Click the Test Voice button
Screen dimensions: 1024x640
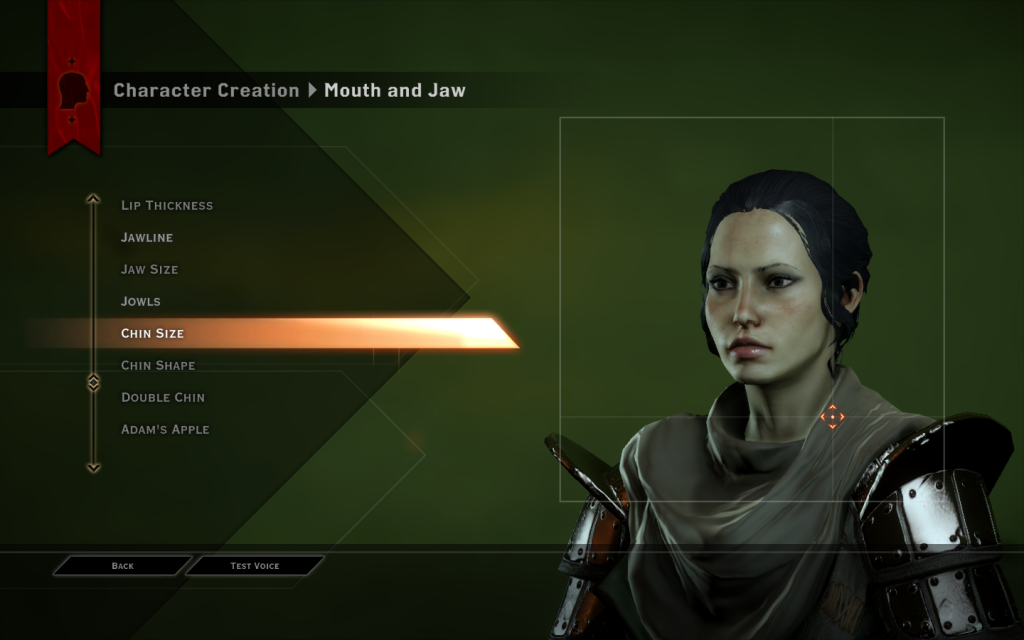tap(255, 566)
